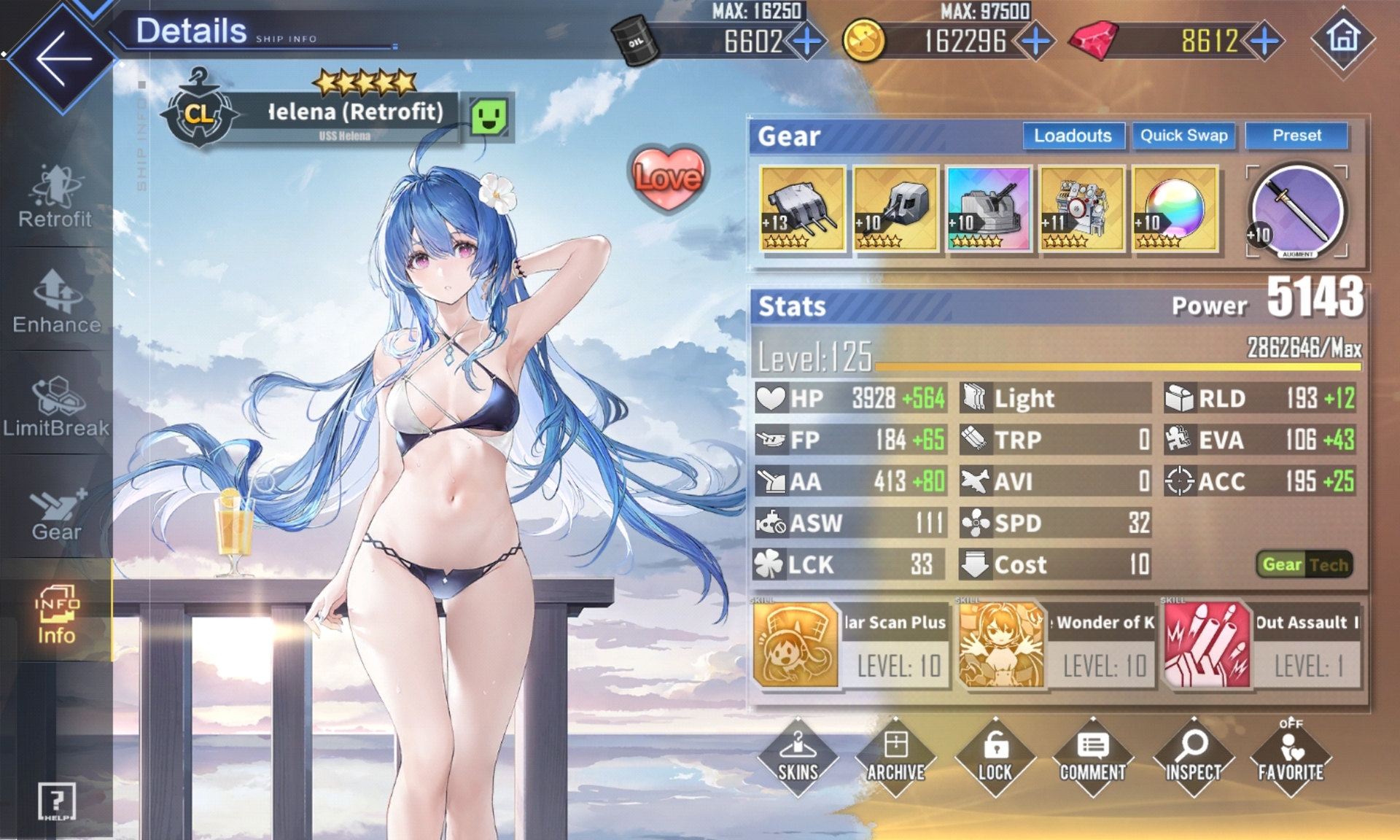Toggle the Gear Tech stat switch
Screen dimensions: 1400x840
pos(1304,564)
